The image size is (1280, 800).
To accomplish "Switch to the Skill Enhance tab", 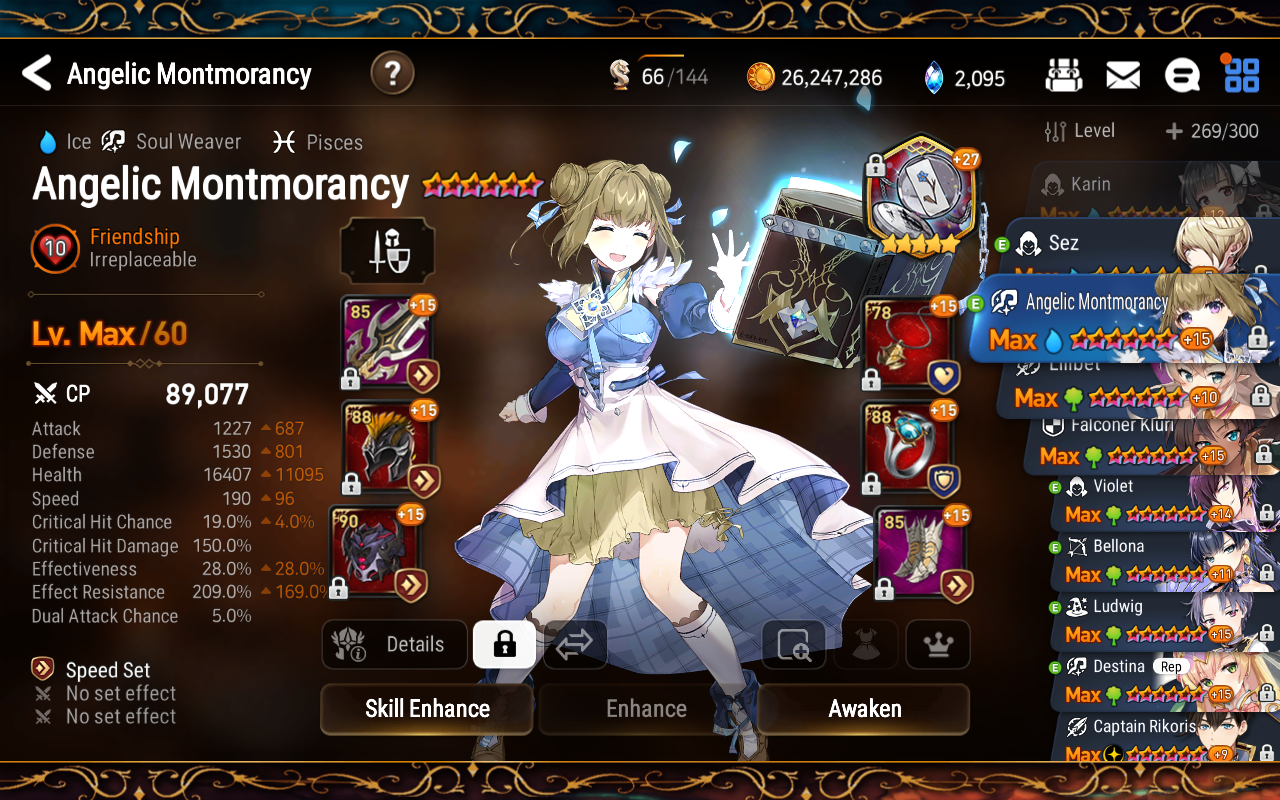I will (426, 709).
